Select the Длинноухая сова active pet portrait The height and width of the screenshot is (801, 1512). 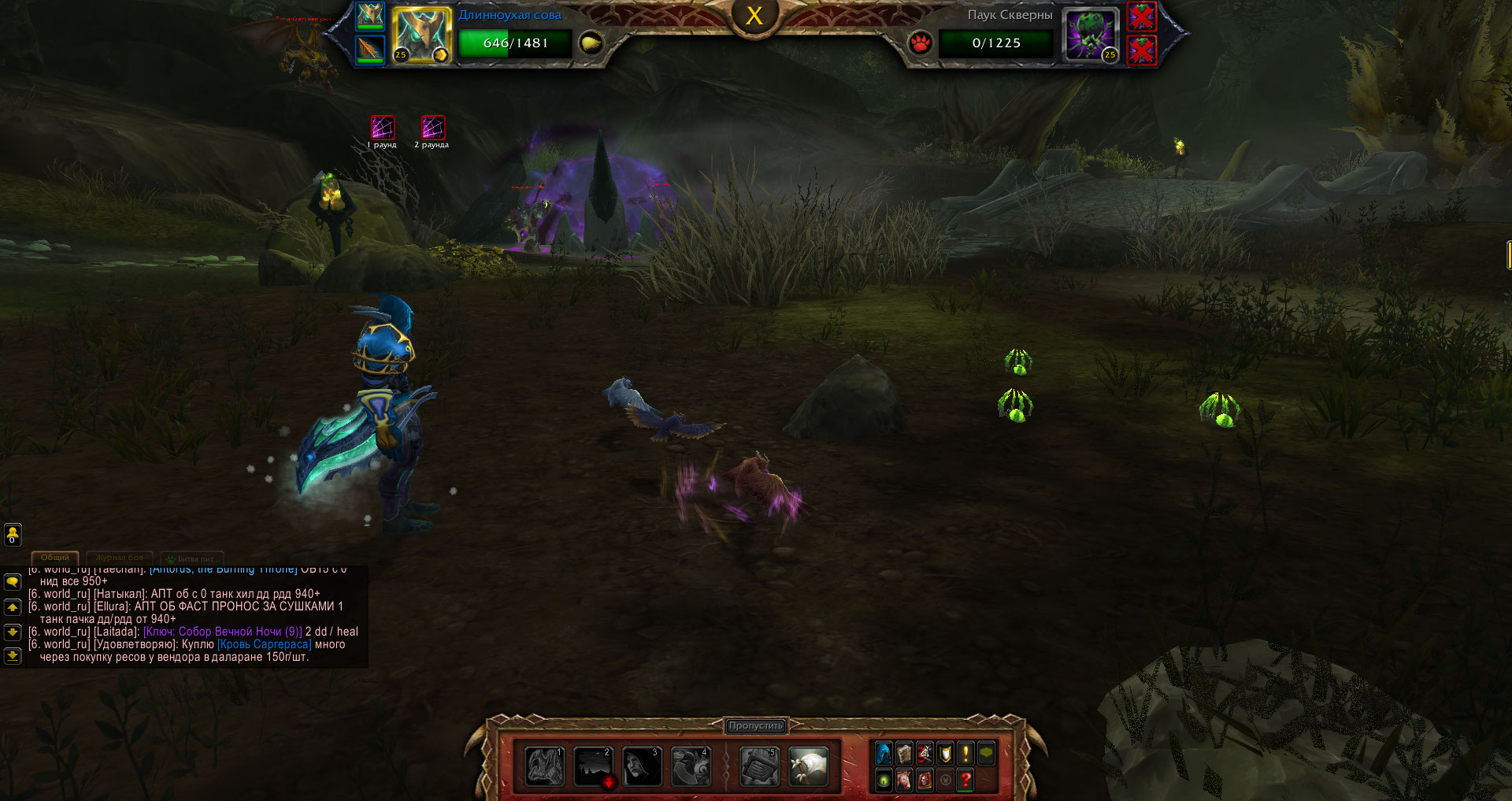tap(421, 35)
